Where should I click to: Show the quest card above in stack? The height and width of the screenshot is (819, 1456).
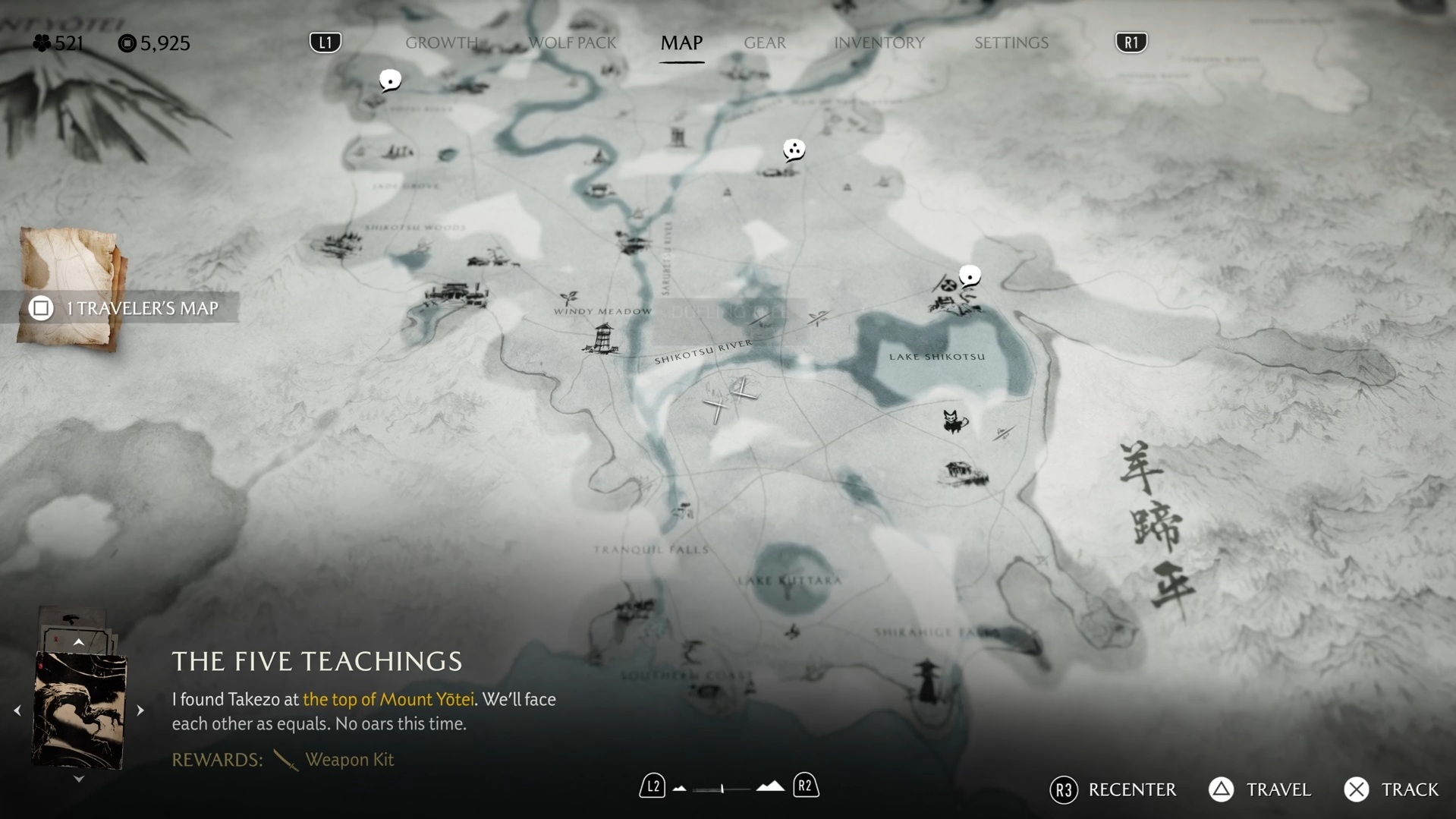[x=78, y=643]
